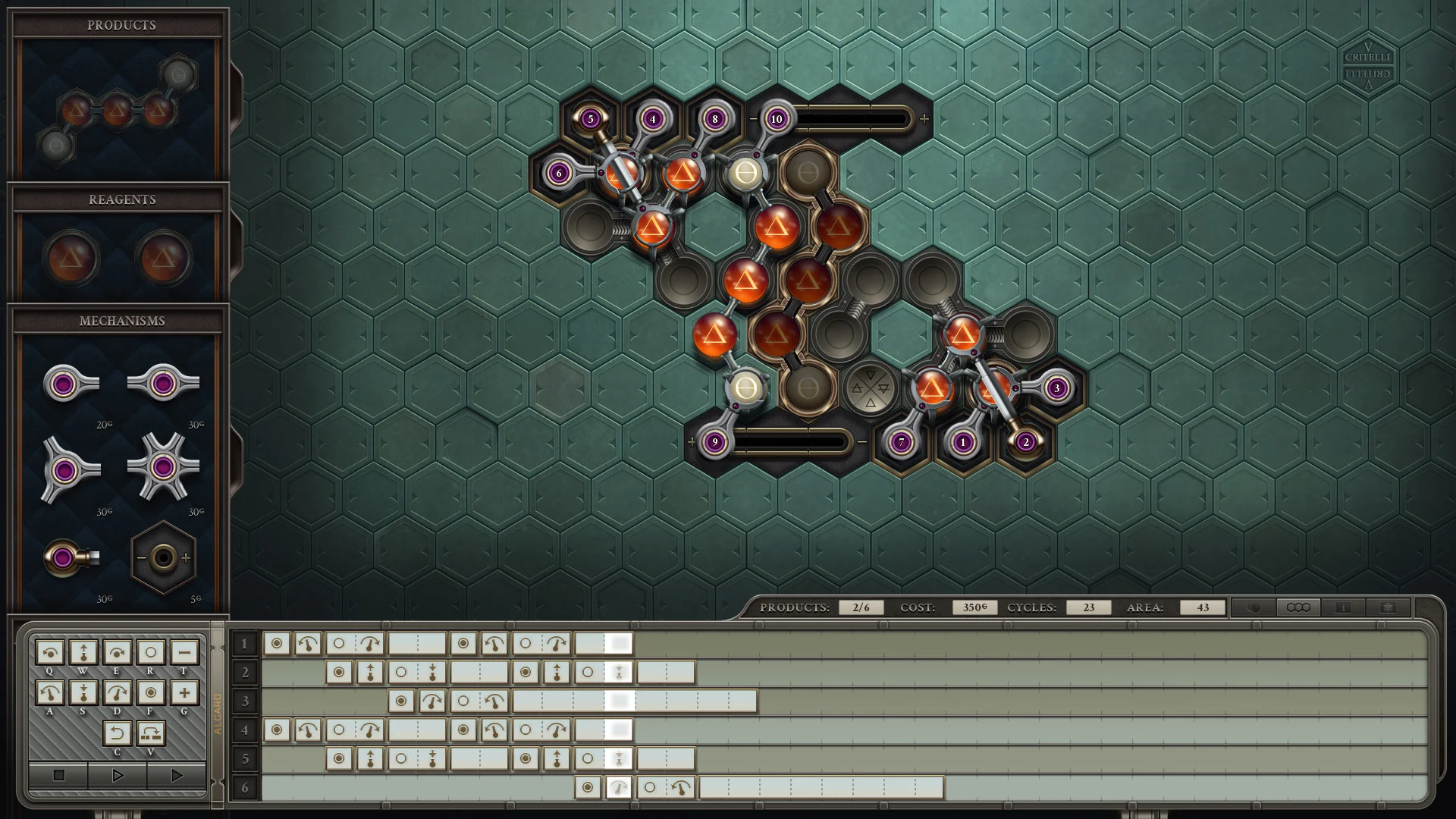This screenshot has height=819, width=1456.
Task: Expand the Products panel header
Action: pyautogui.click(x=121, y=24)
